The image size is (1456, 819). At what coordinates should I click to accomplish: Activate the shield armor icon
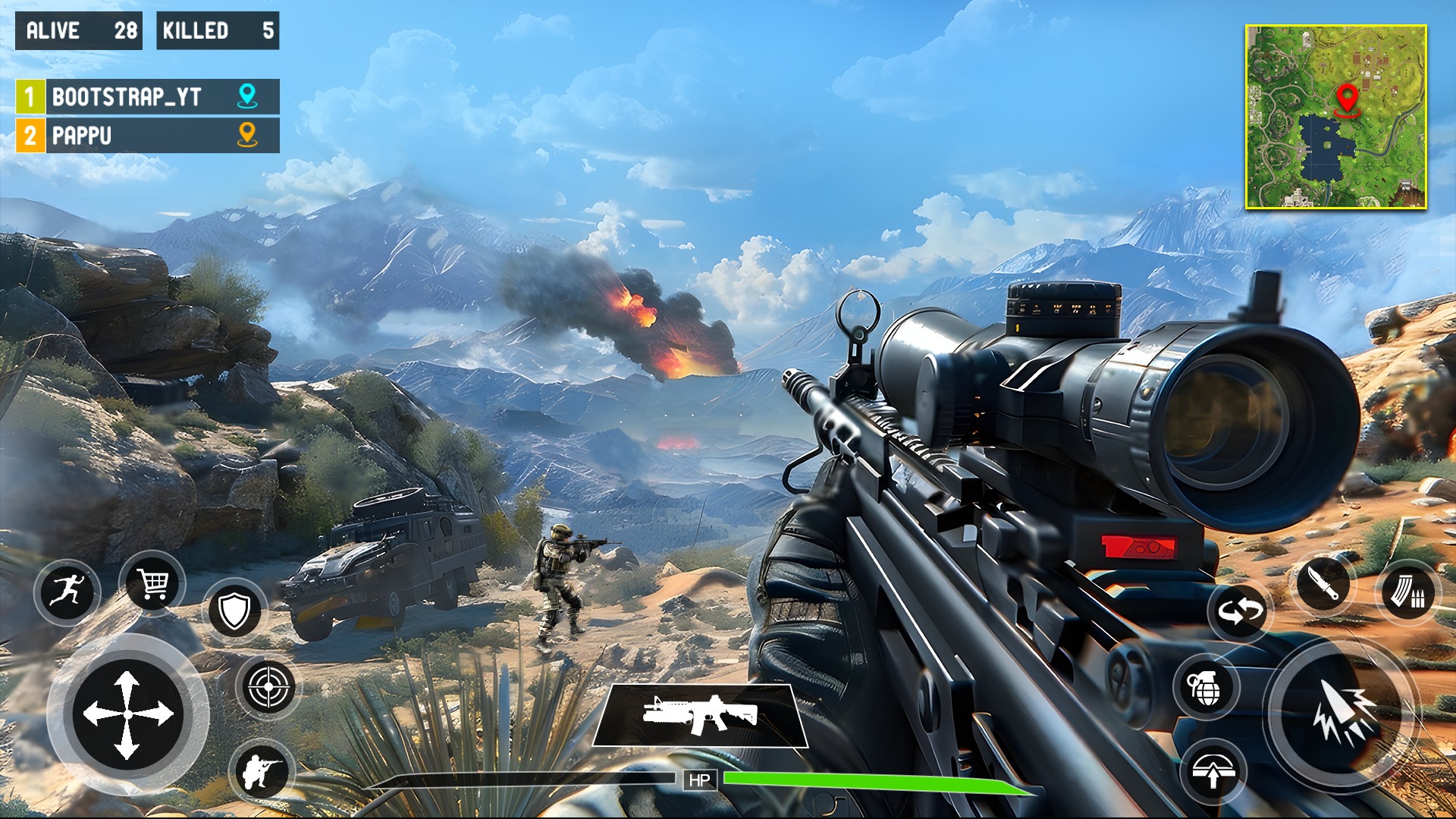(235, 609)
